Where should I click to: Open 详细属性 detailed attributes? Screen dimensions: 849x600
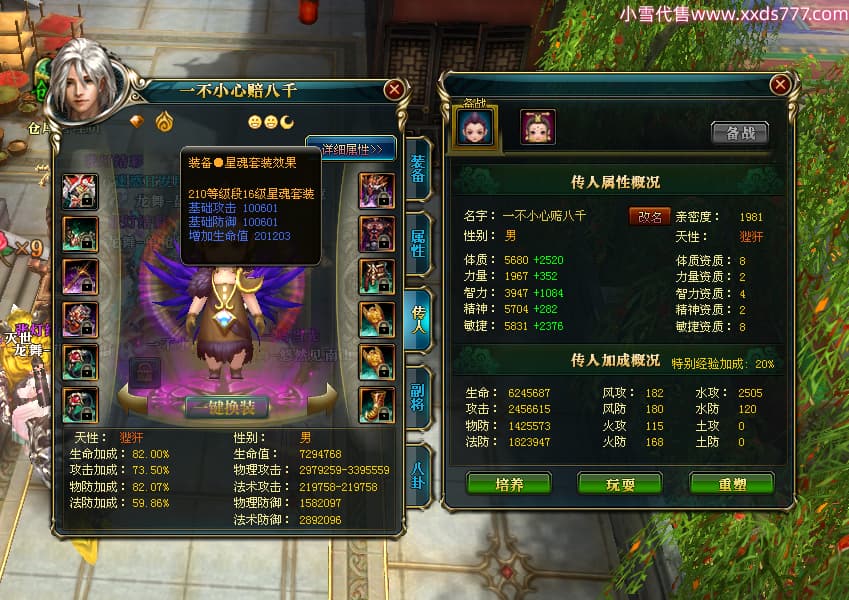coord(352,149)
